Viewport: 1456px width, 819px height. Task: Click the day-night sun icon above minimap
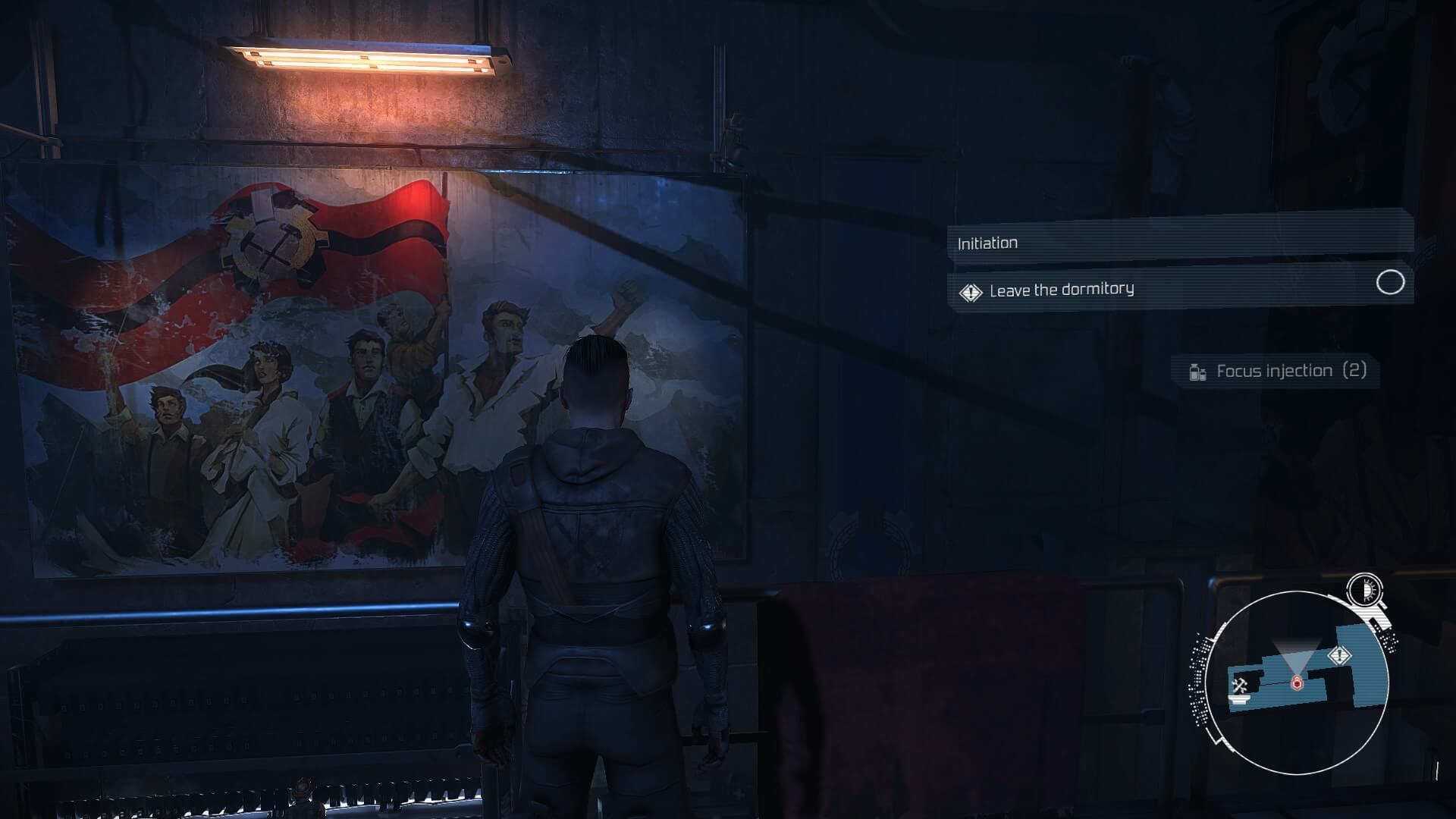tap(1365, 589)
